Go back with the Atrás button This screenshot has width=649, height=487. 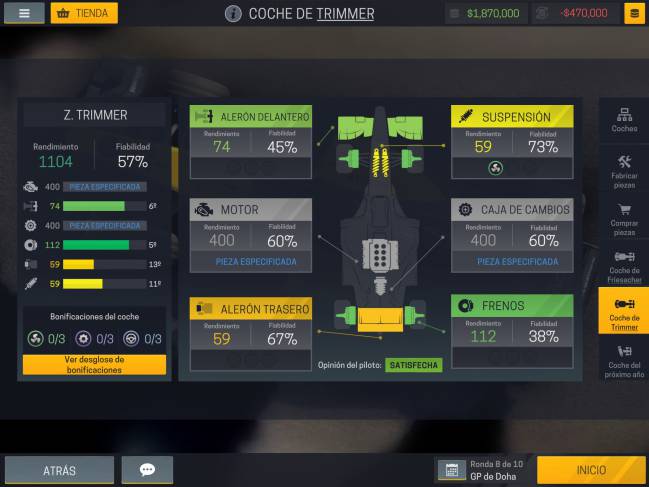tap(59, 470)
